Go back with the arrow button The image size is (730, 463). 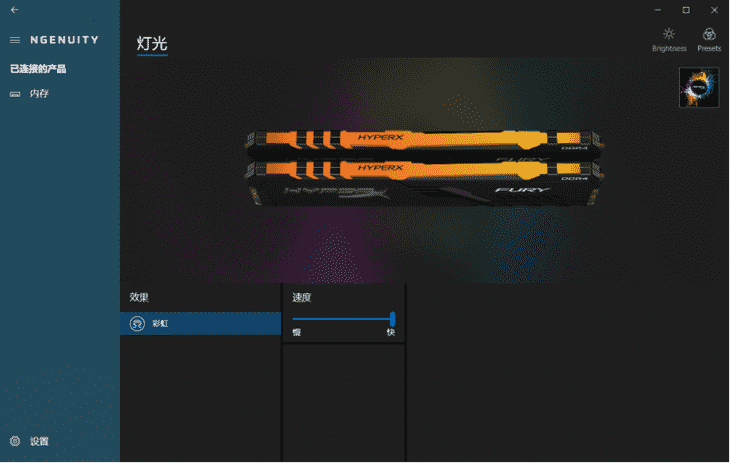point(14,10)
